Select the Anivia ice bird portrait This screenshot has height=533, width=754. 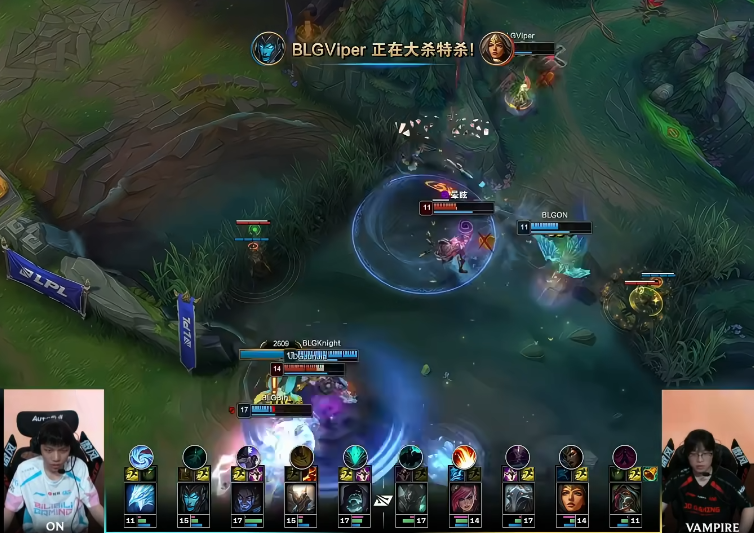[x=140, y=498]
